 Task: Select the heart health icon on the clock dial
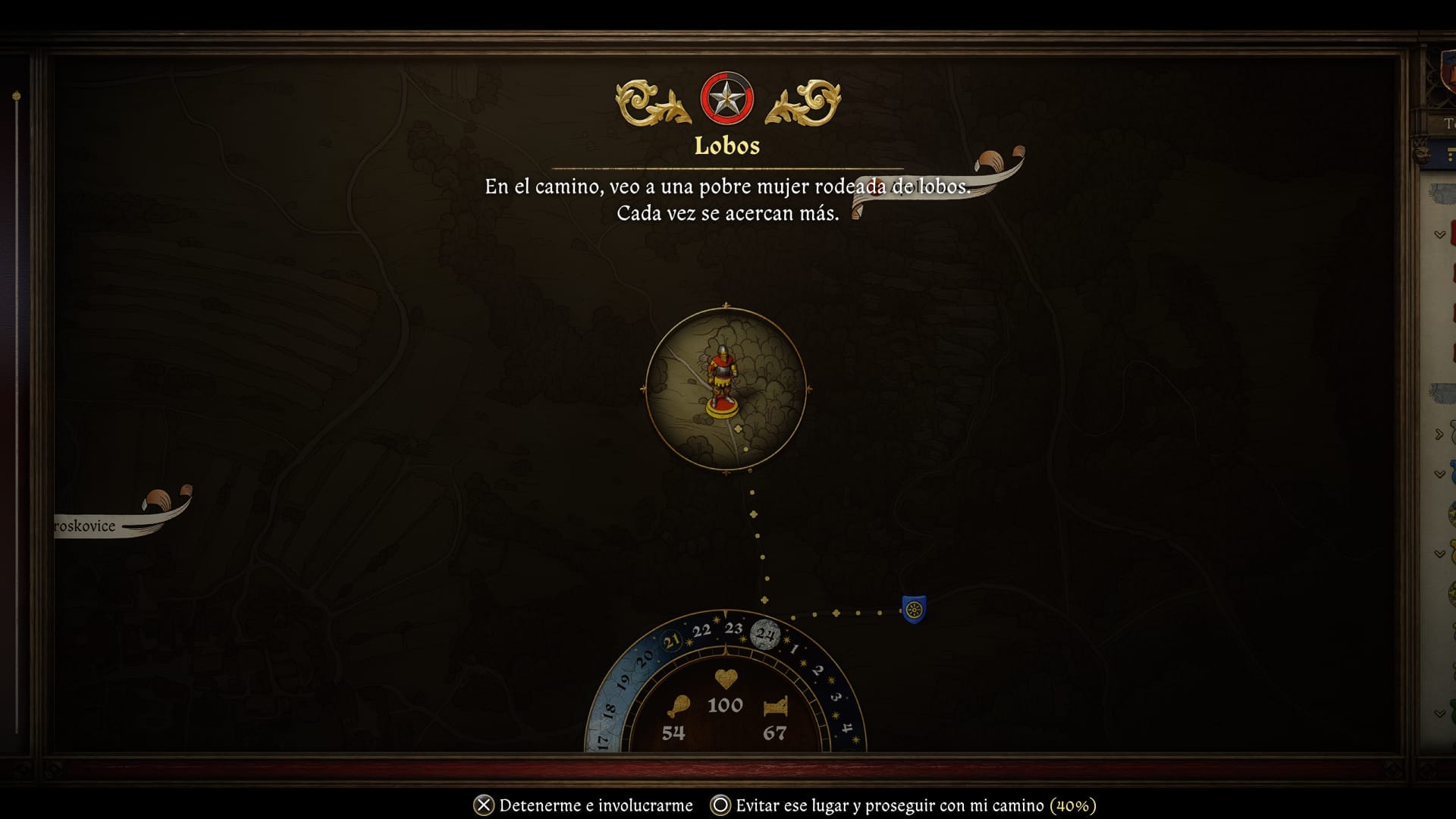tap(726, 679)
